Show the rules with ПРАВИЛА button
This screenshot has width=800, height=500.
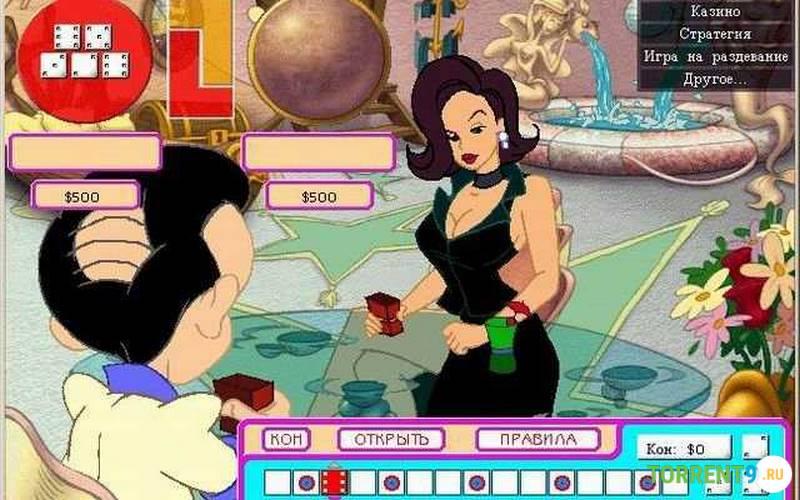(x=538, y=439)
